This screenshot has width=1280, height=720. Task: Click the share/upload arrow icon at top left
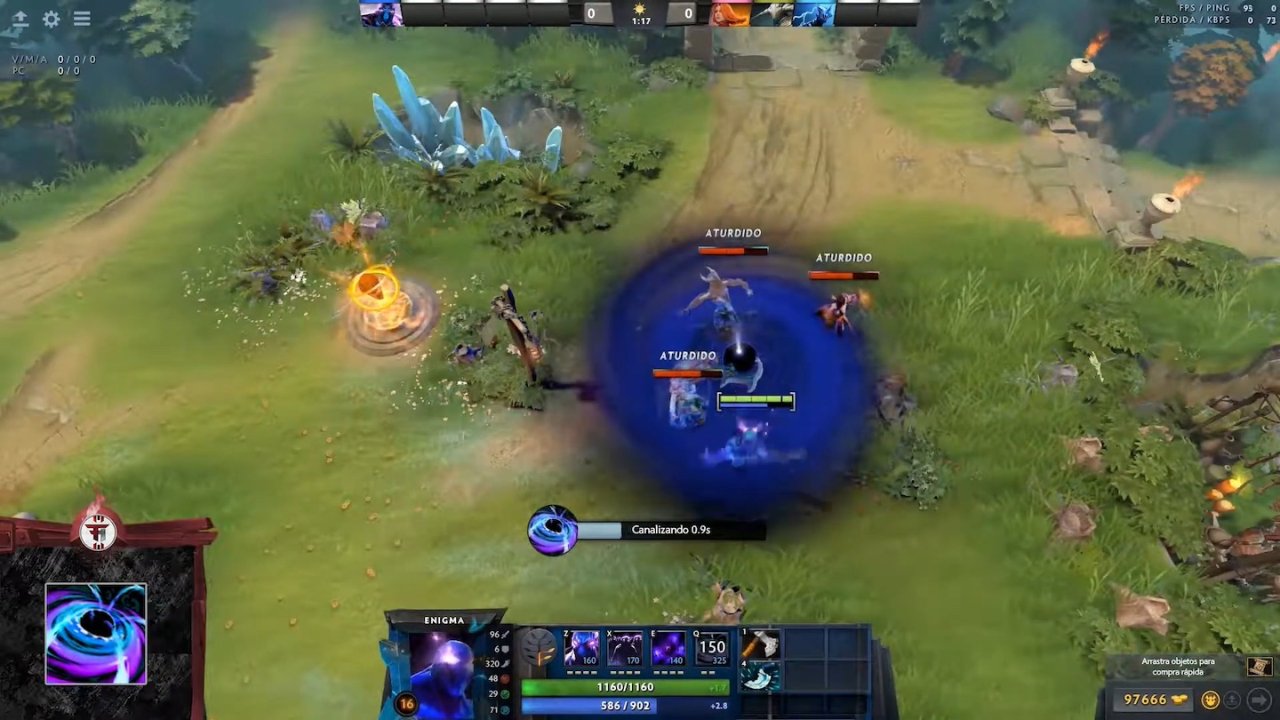[x=20, y=19]
